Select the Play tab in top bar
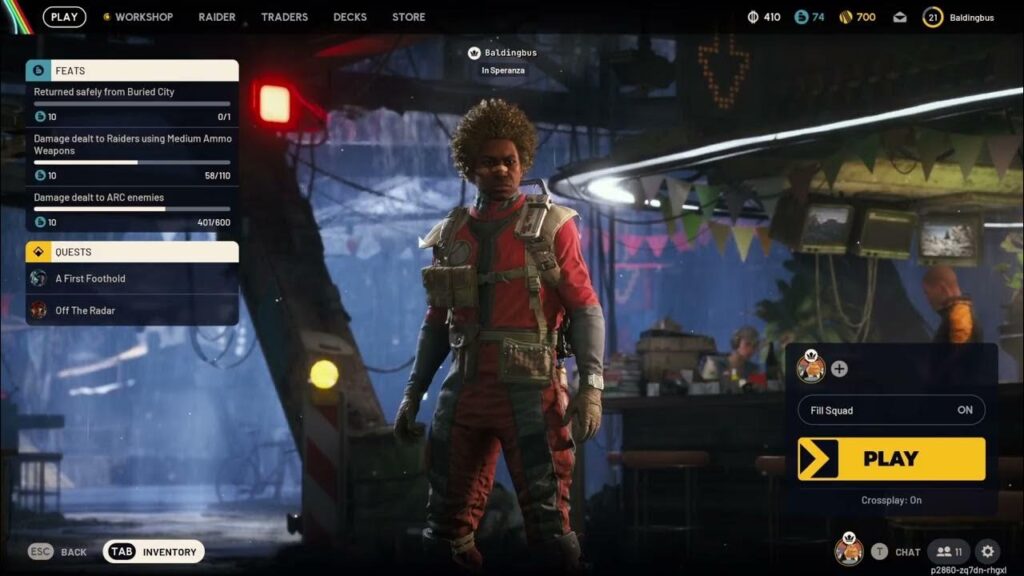The height and width of the screenshot is (576, 1024). click(64, 17)
